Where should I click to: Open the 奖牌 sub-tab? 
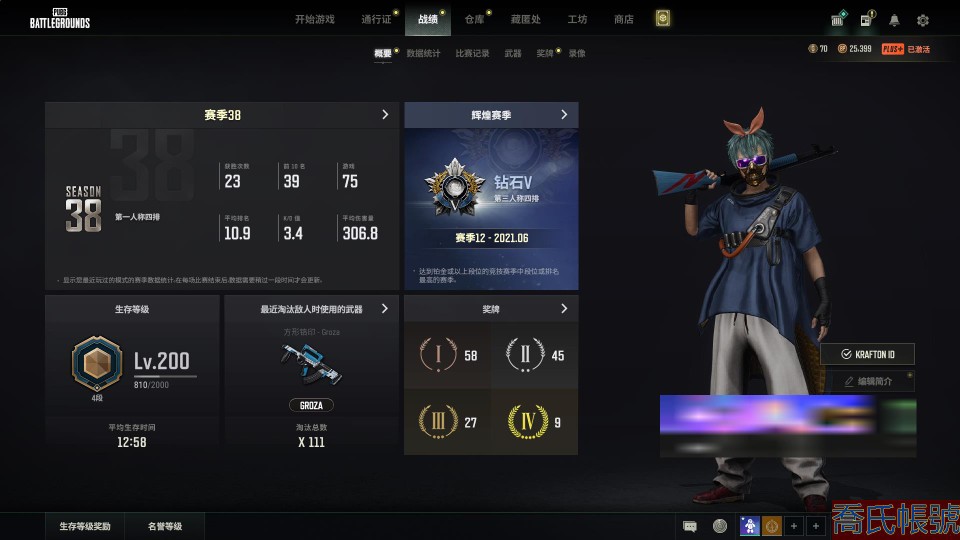coord(544,53)
